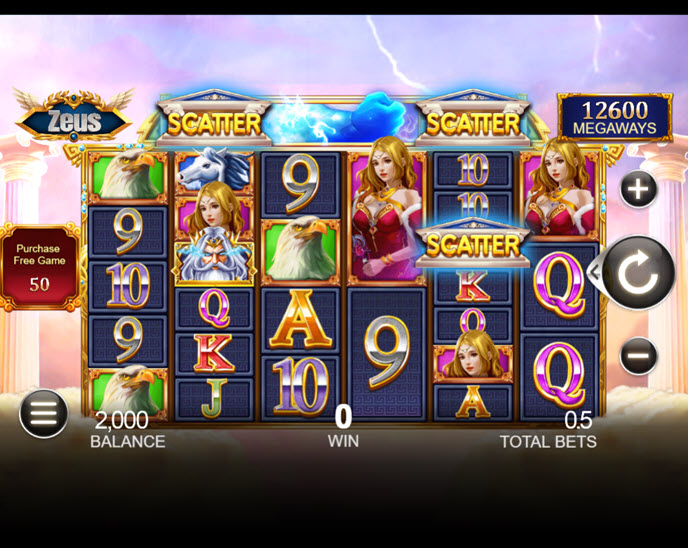
Task: Open the hamburger menu
Action: point(43,413)
